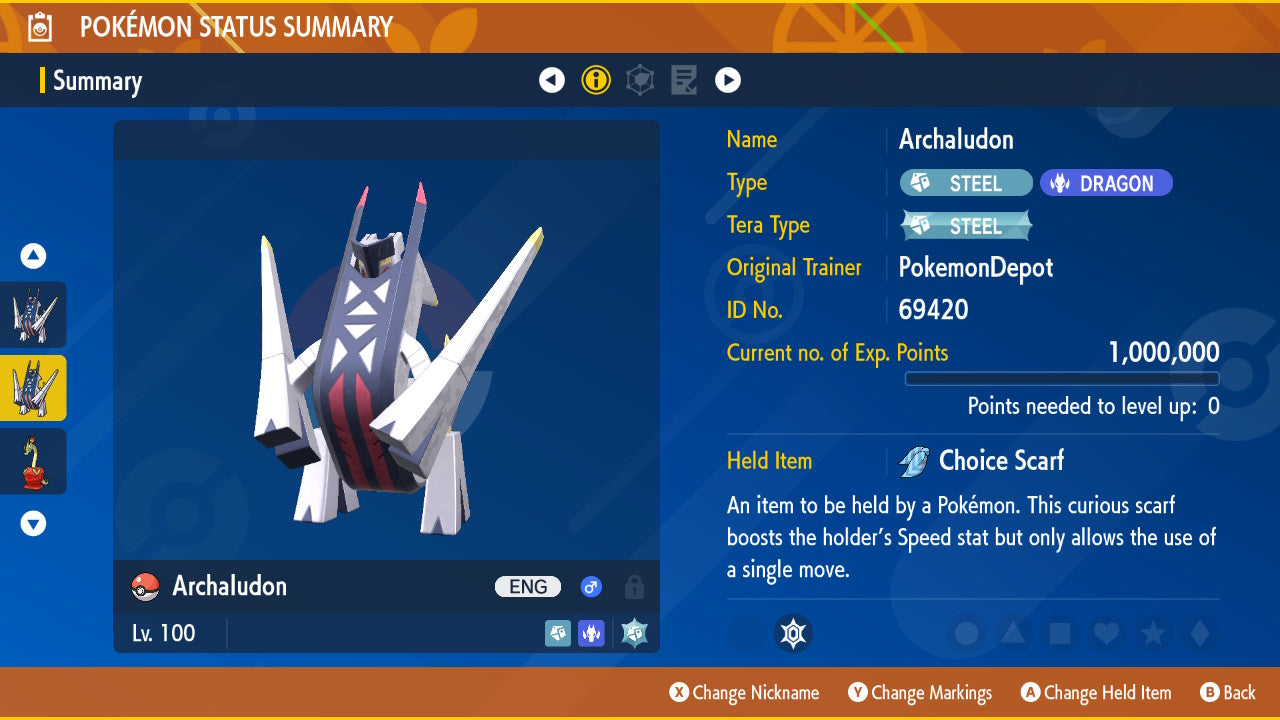Select the non-highlighted Archaludon party thumbnail

point(34,315)
